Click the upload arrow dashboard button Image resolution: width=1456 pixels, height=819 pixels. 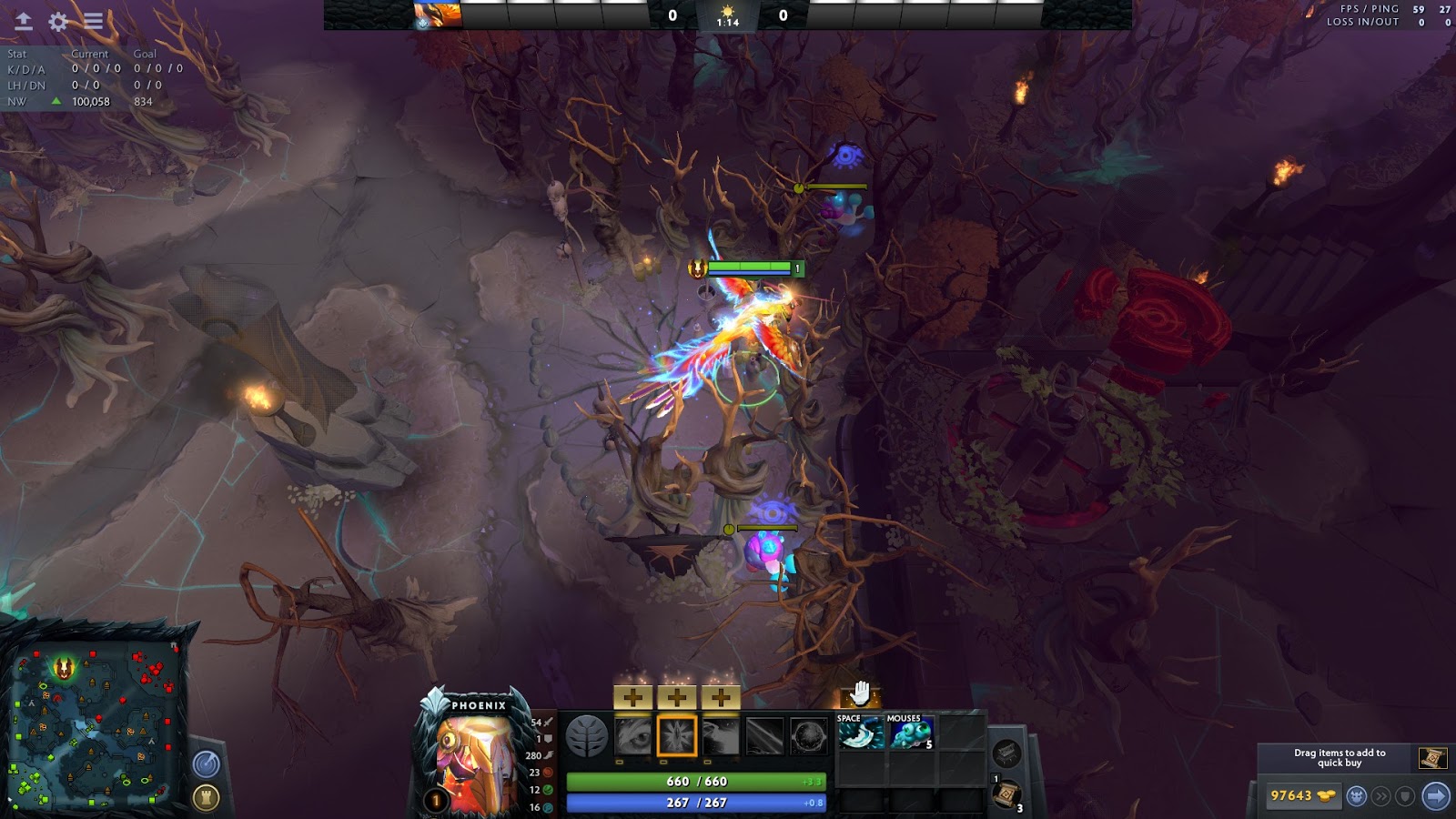tap(23, 22)
